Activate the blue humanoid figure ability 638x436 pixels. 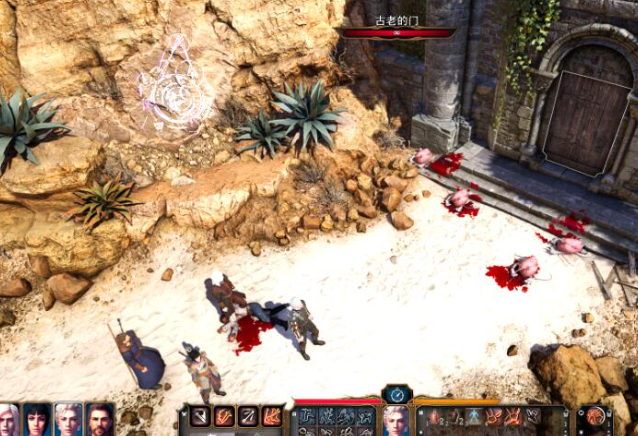pyautogui.click(x=470, y=416)
